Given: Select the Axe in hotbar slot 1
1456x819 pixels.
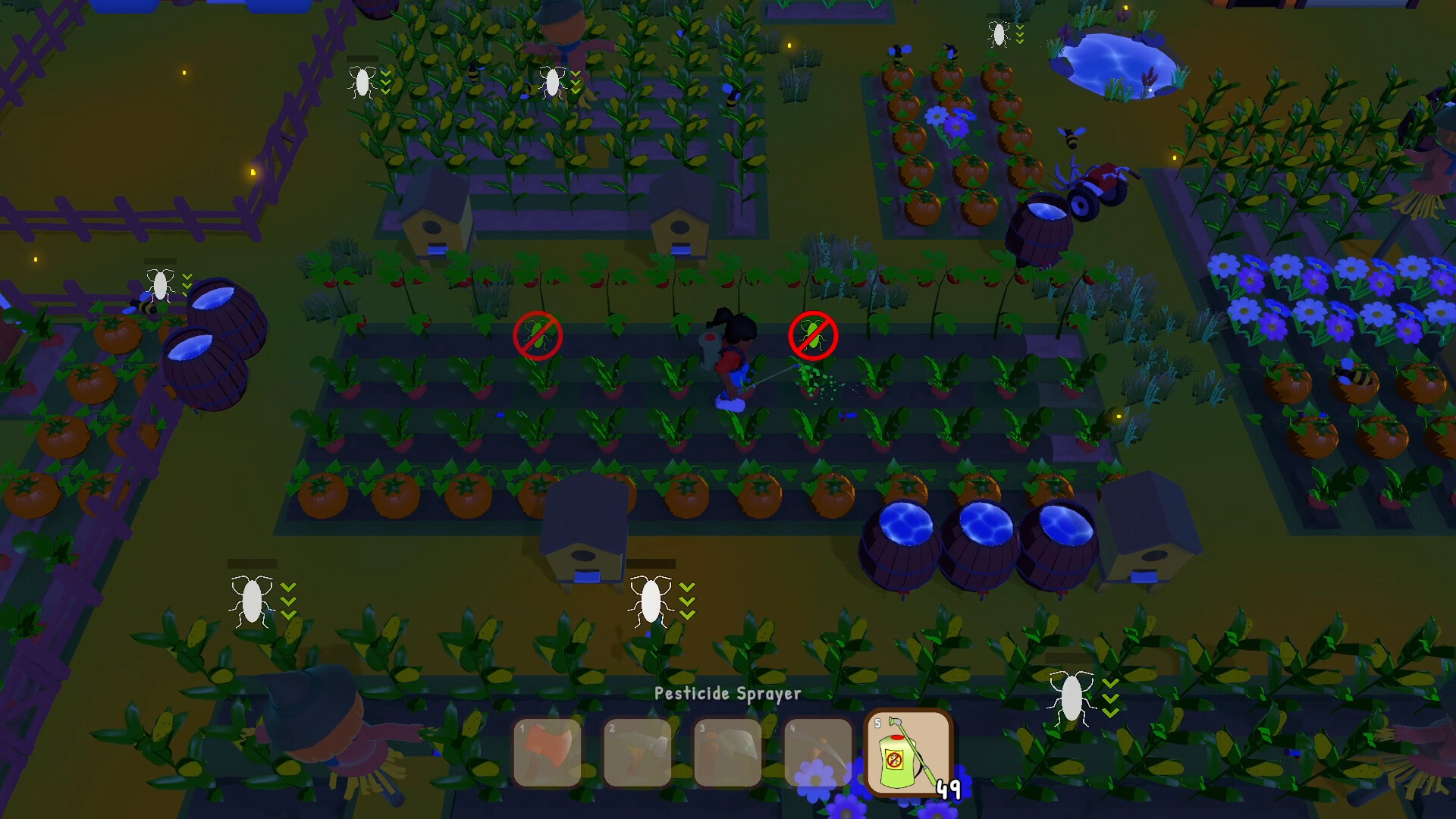Looking at the screenshot, I should [548, 752].
